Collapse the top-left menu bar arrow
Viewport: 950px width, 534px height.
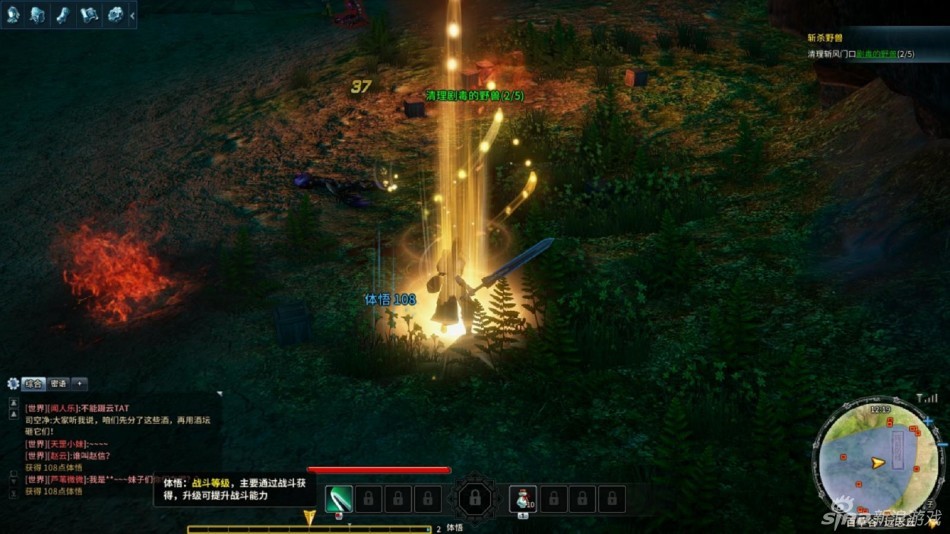(133, 14)
